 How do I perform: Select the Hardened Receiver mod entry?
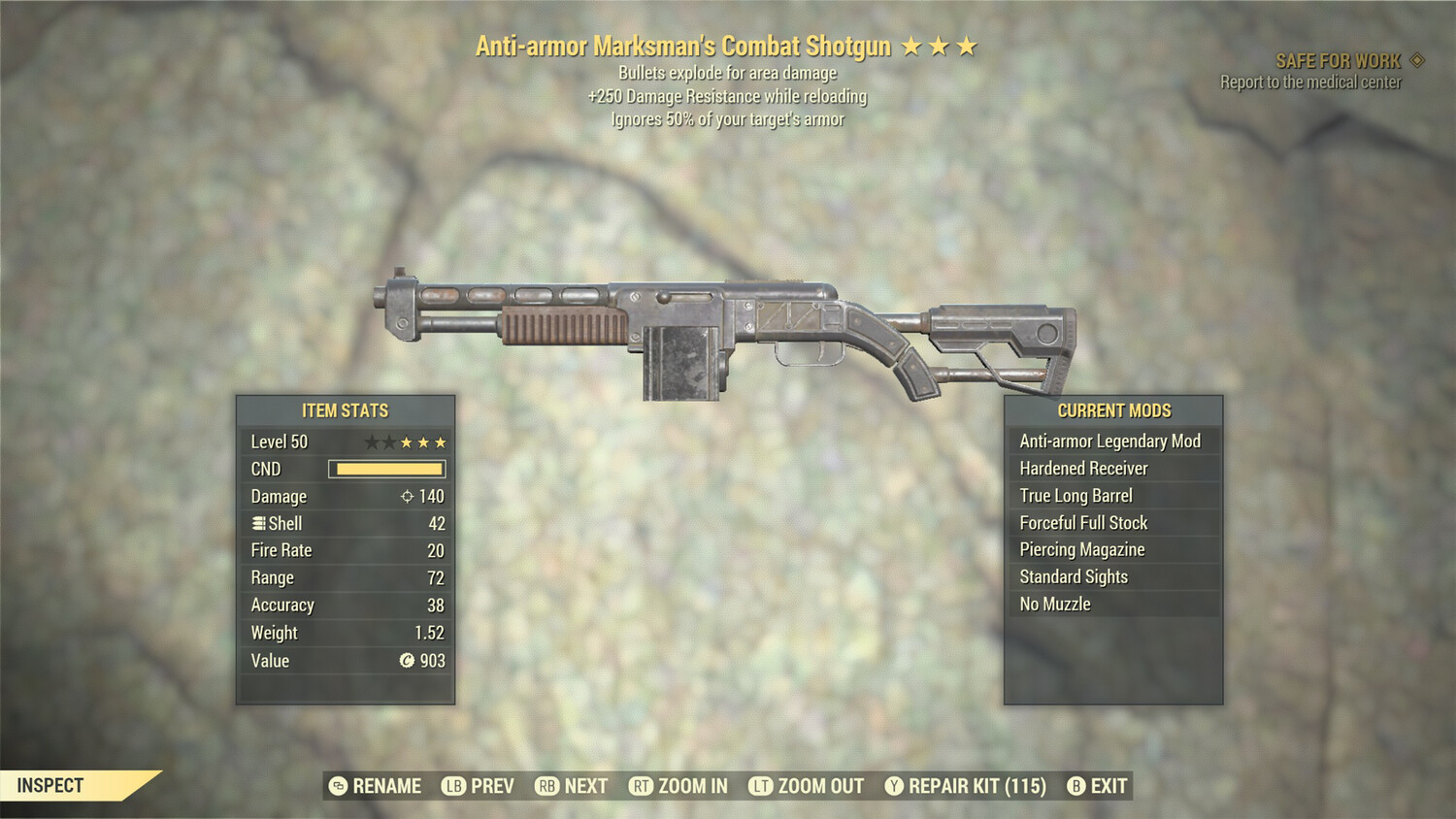(1082, 468)
